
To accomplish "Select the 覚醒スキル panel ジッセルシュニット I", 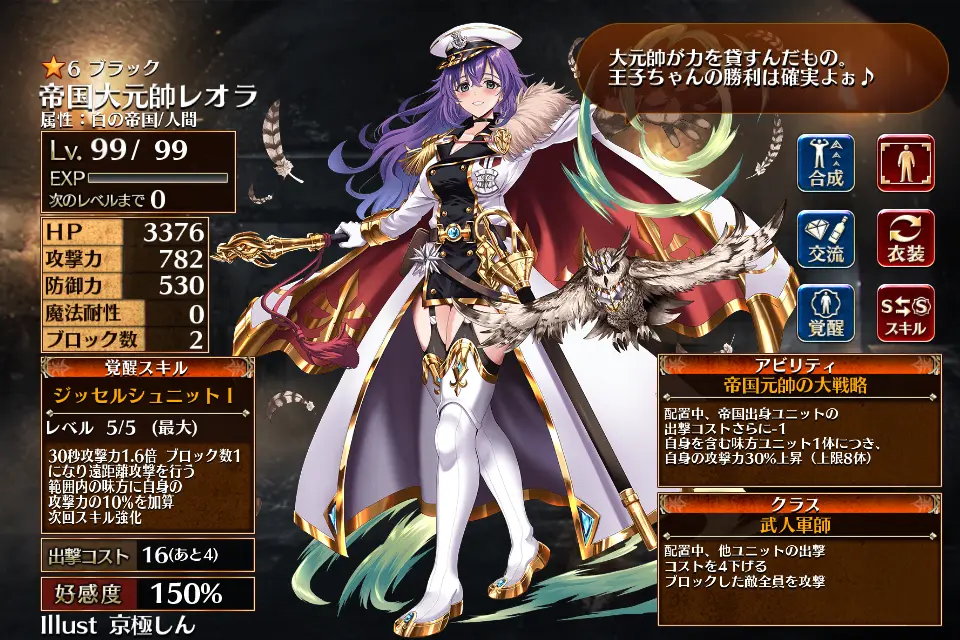I will tap(148, 396).
